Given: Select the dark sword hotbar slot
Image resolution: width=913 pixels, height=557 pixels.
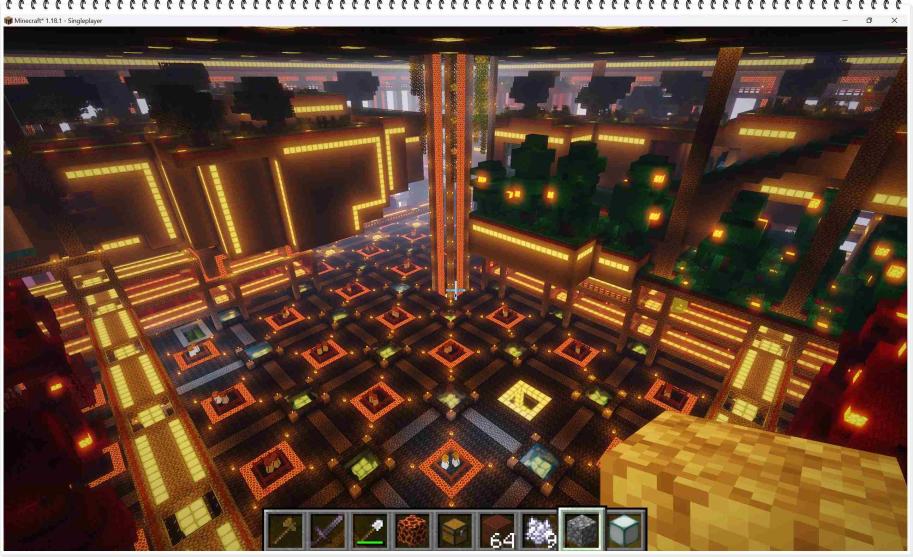Looking at the screenshot, I should pos(327,530).
